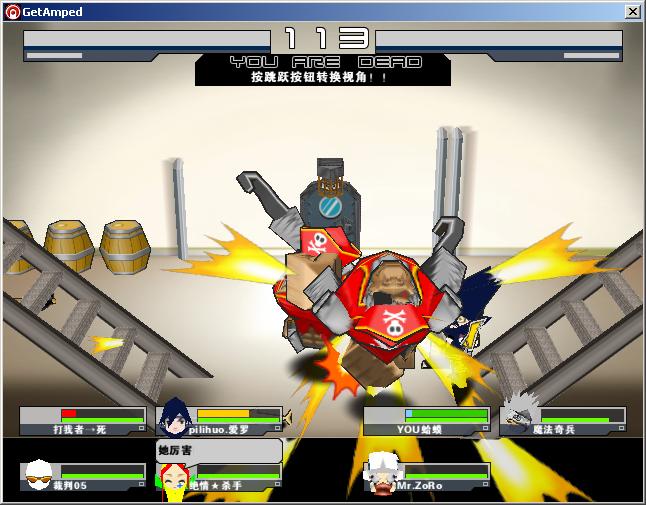The image size is (646, 505).
Task: Pick the 裁判05 player panel
Action: click(x=83, y=477)
